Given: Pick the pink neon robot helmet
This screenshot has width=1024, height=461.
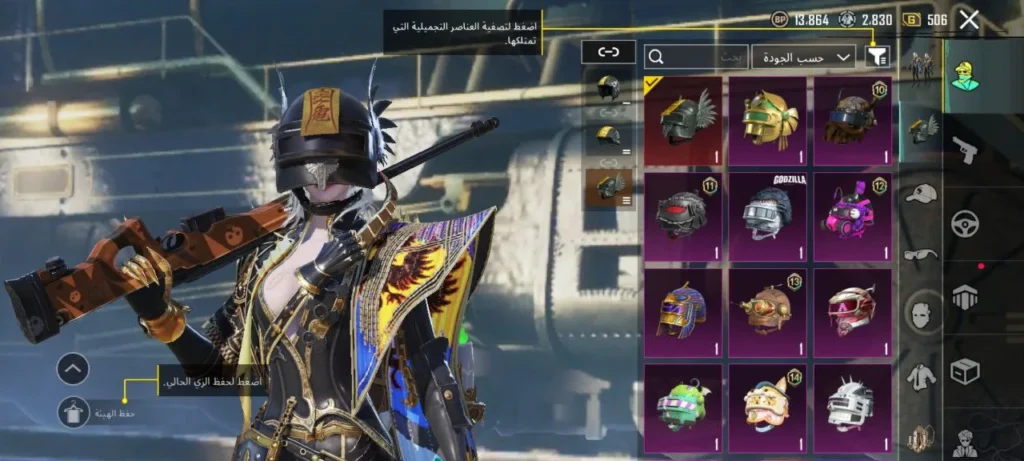Looking at the screenshot, I should [x=852, y=216].
